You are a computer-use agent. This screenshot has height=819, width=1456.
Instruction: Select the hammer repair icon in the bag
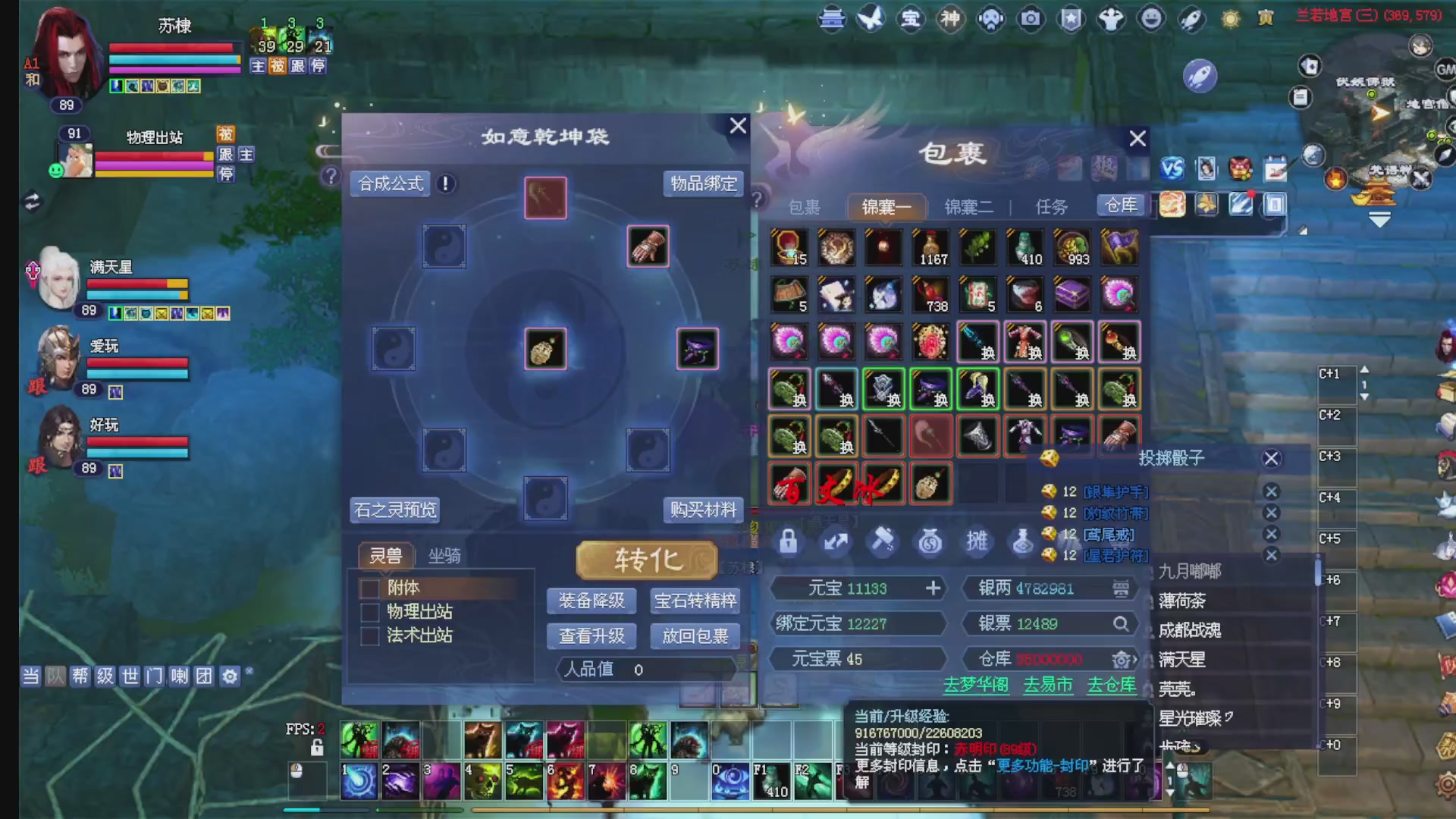(883, 541)
